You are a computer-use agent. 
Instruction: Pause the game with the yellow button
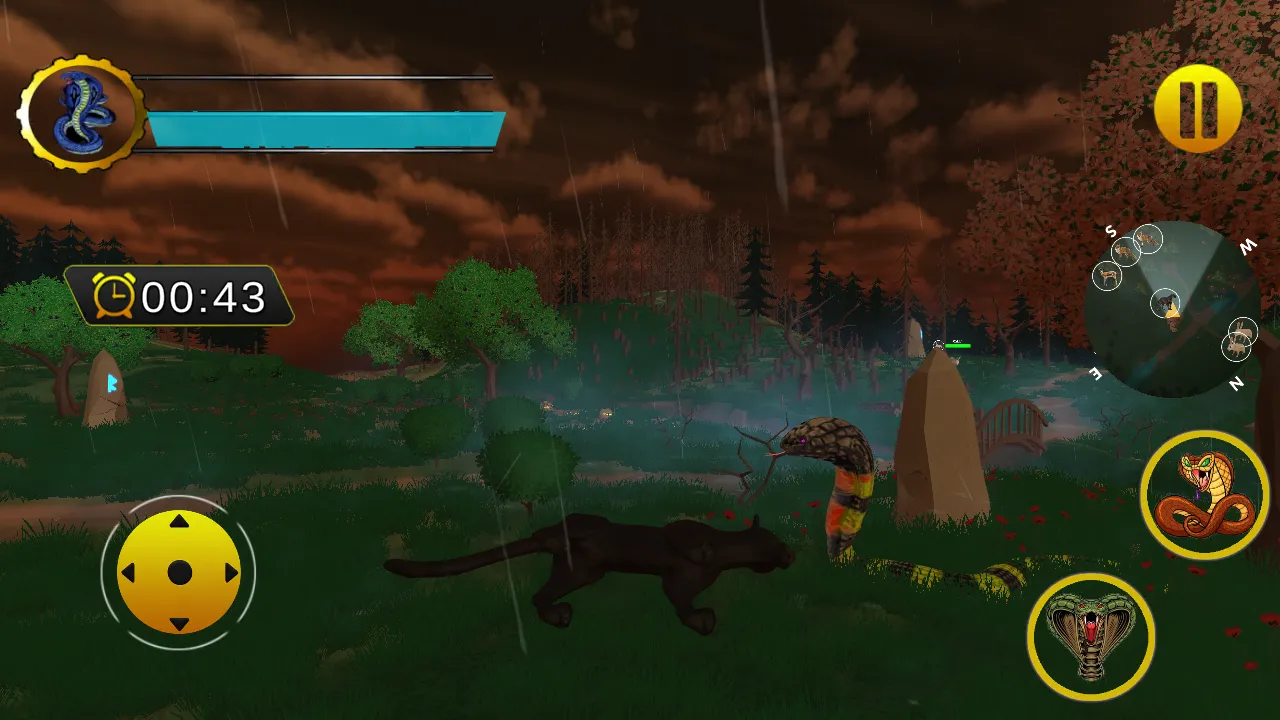pos(1197,108)
